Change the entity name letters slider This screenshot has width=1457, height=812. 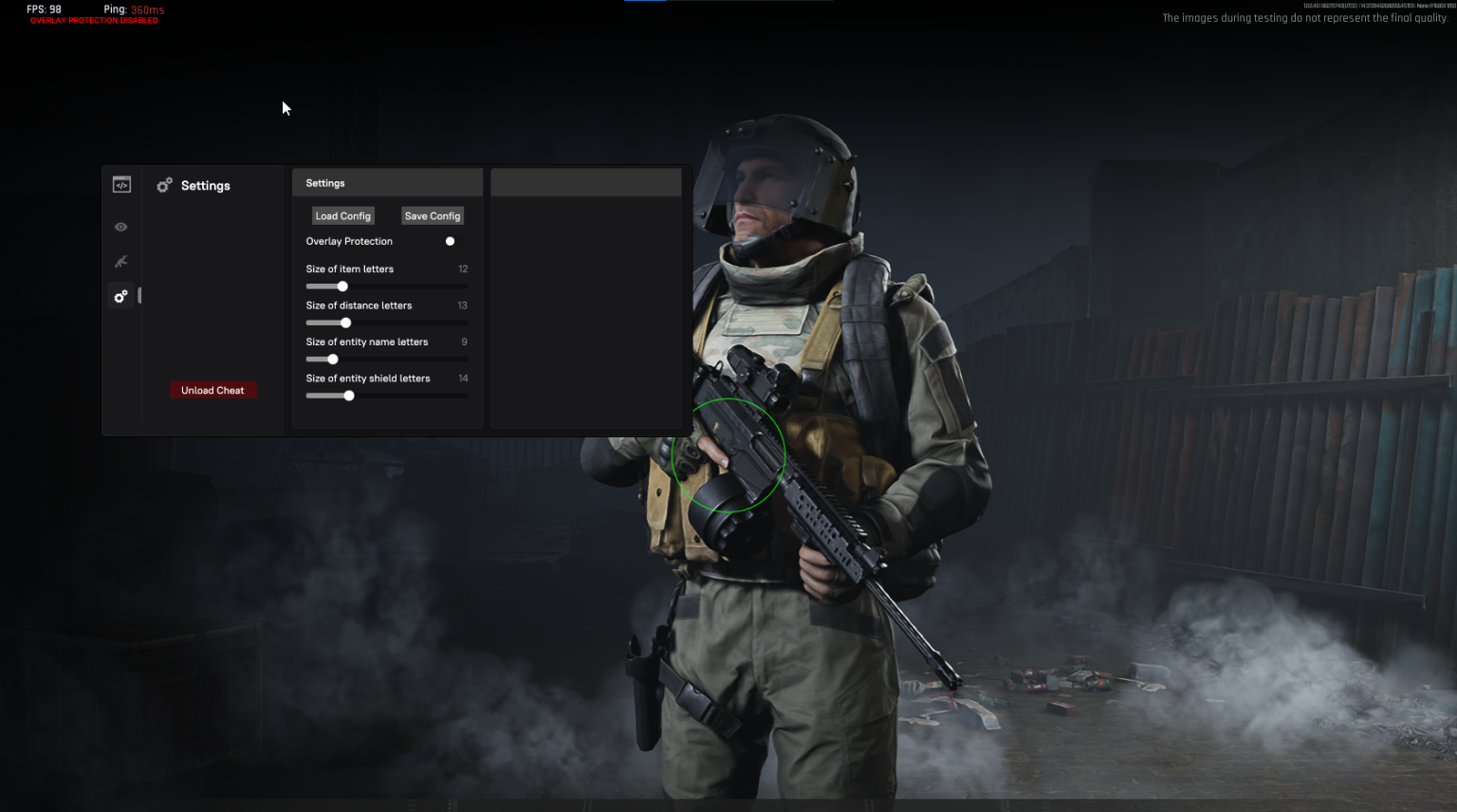pos(333,360)
